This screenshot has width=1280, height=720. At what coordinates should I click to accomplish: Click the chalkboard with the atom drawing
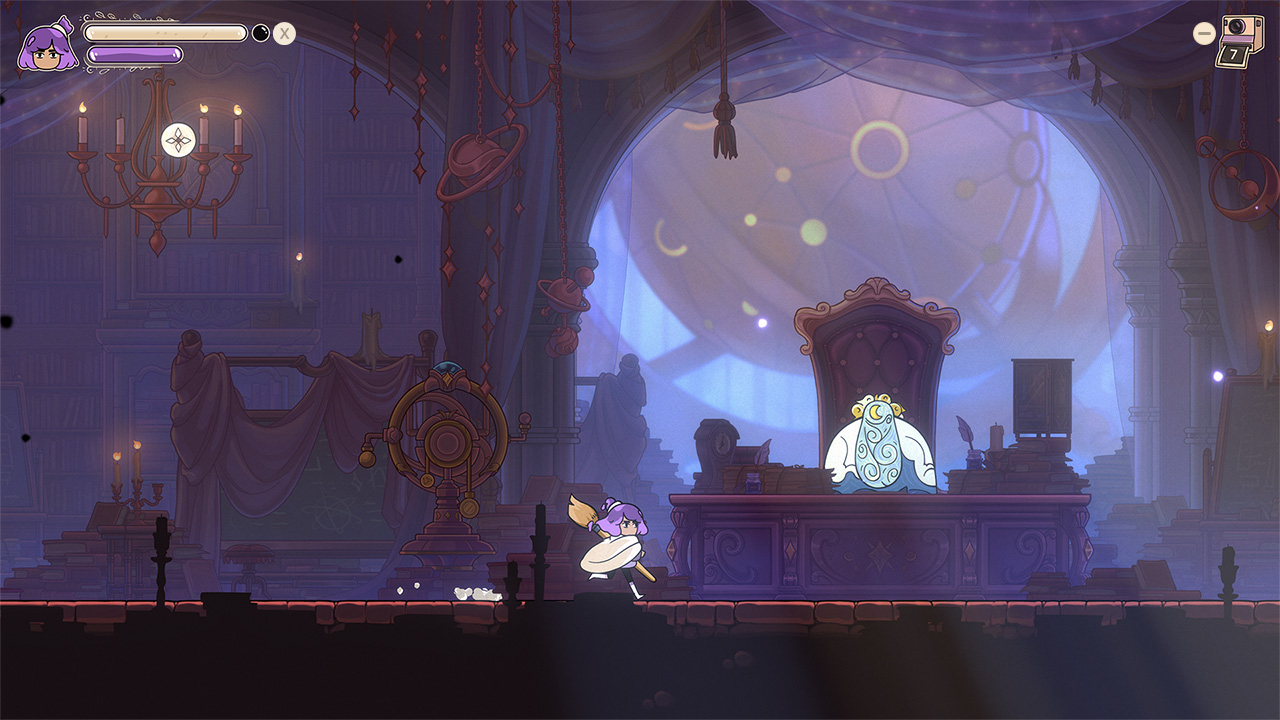[330, 505]
